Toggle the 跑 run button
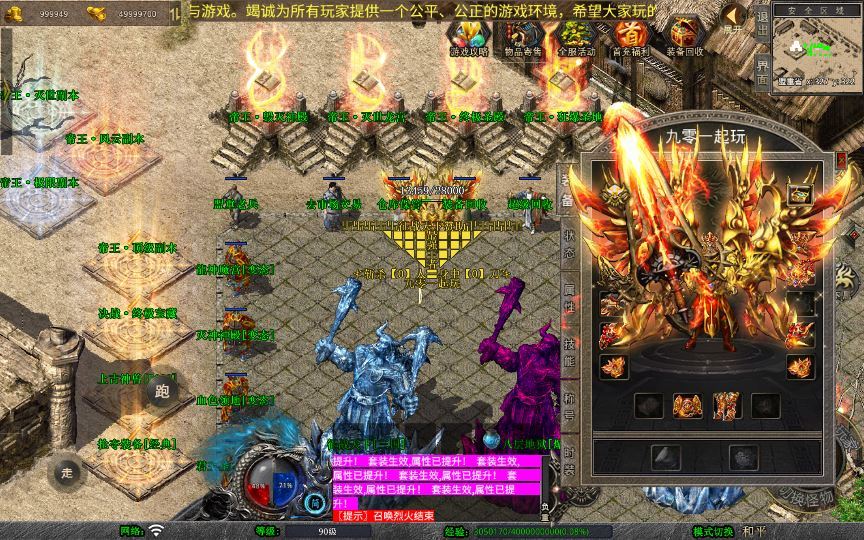The image size is (864, 540). (x=163, y=391)
